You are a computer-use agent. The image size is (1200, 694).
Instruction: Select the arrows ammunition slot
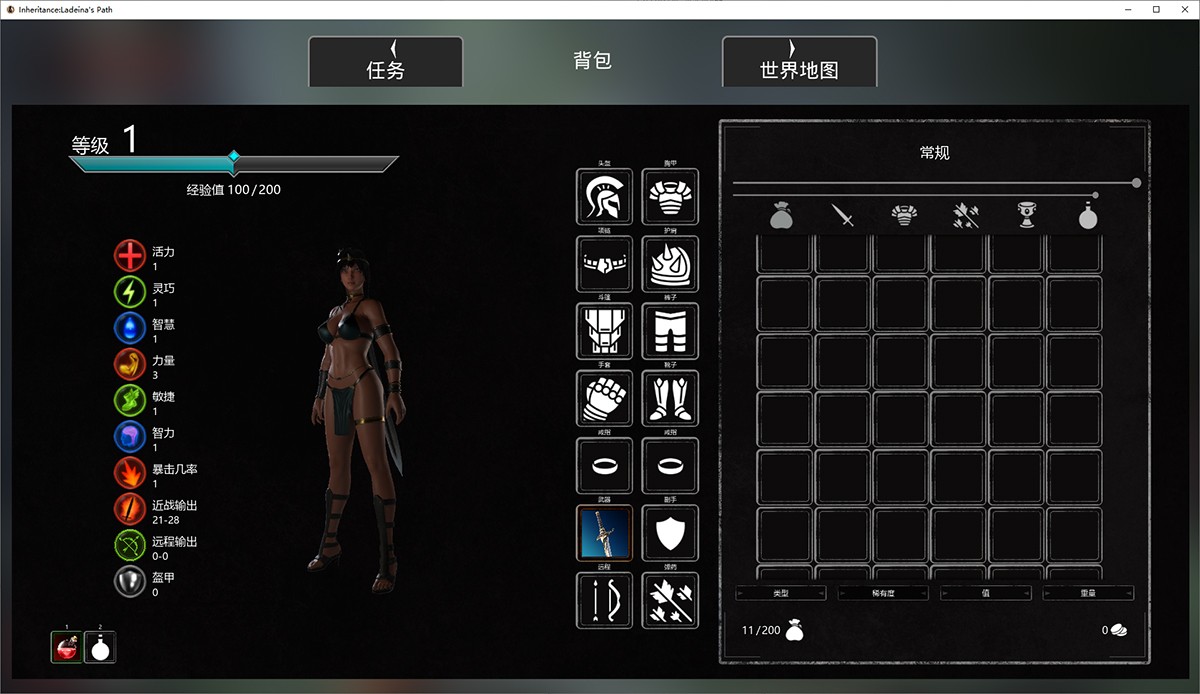(670, 600)
